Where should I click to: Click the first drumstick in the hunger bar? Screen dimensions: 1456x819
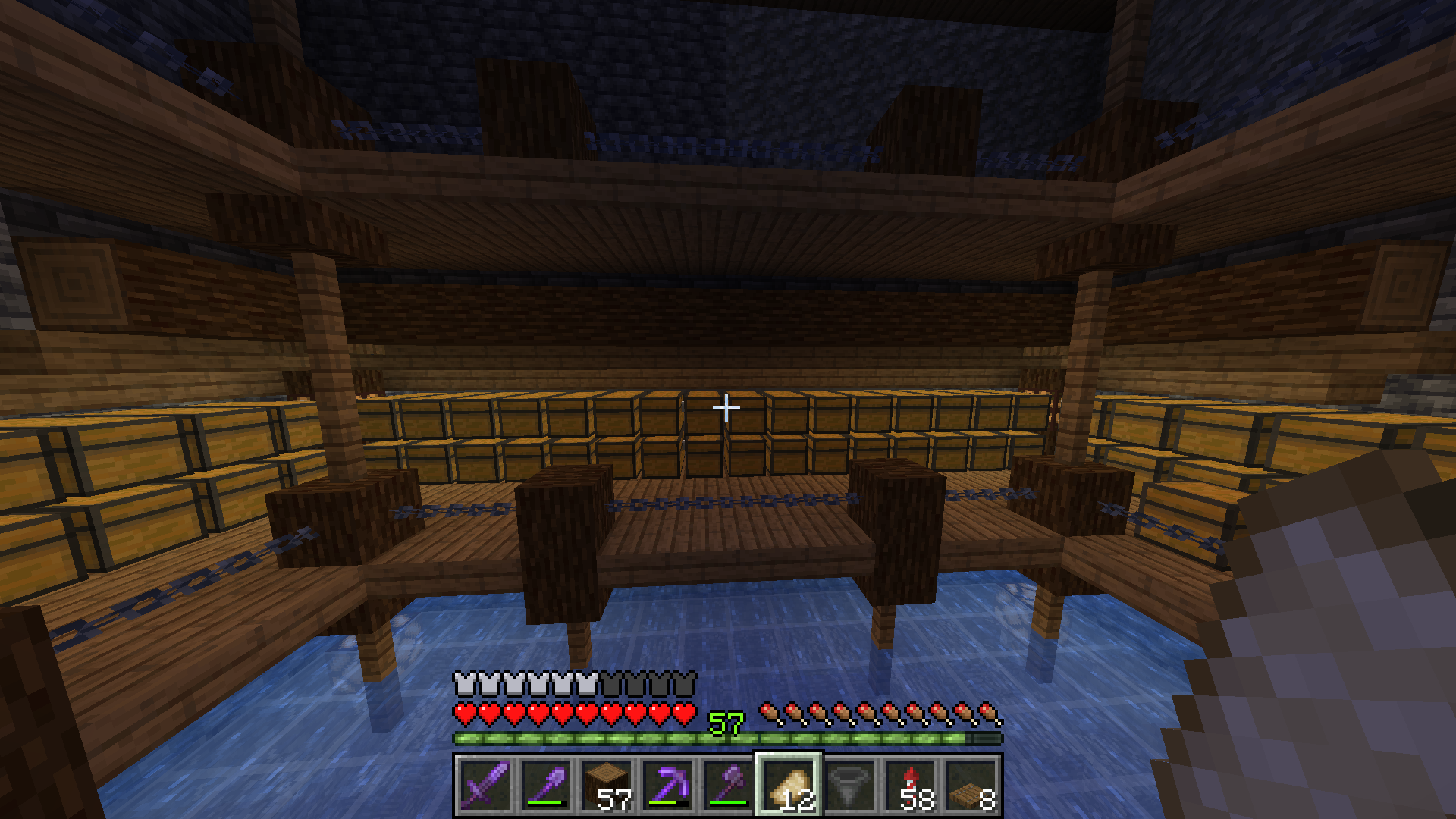(x=770, y=711)
